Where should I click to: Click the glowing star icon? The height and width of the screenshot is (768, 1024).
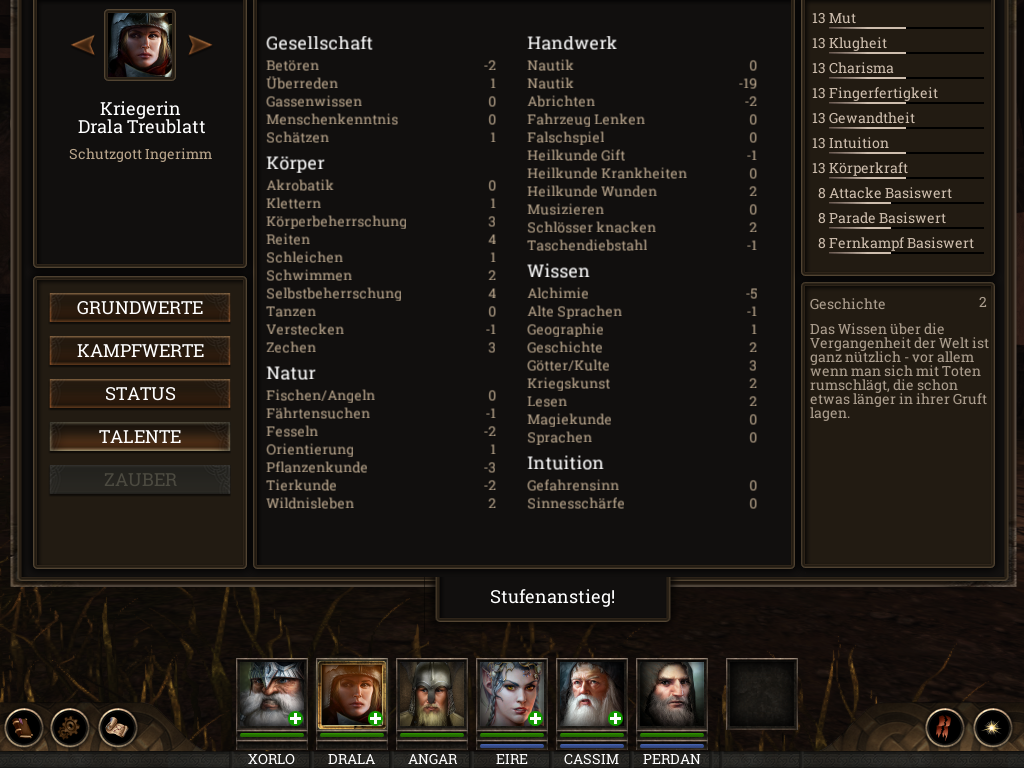[x=992, y=727]
